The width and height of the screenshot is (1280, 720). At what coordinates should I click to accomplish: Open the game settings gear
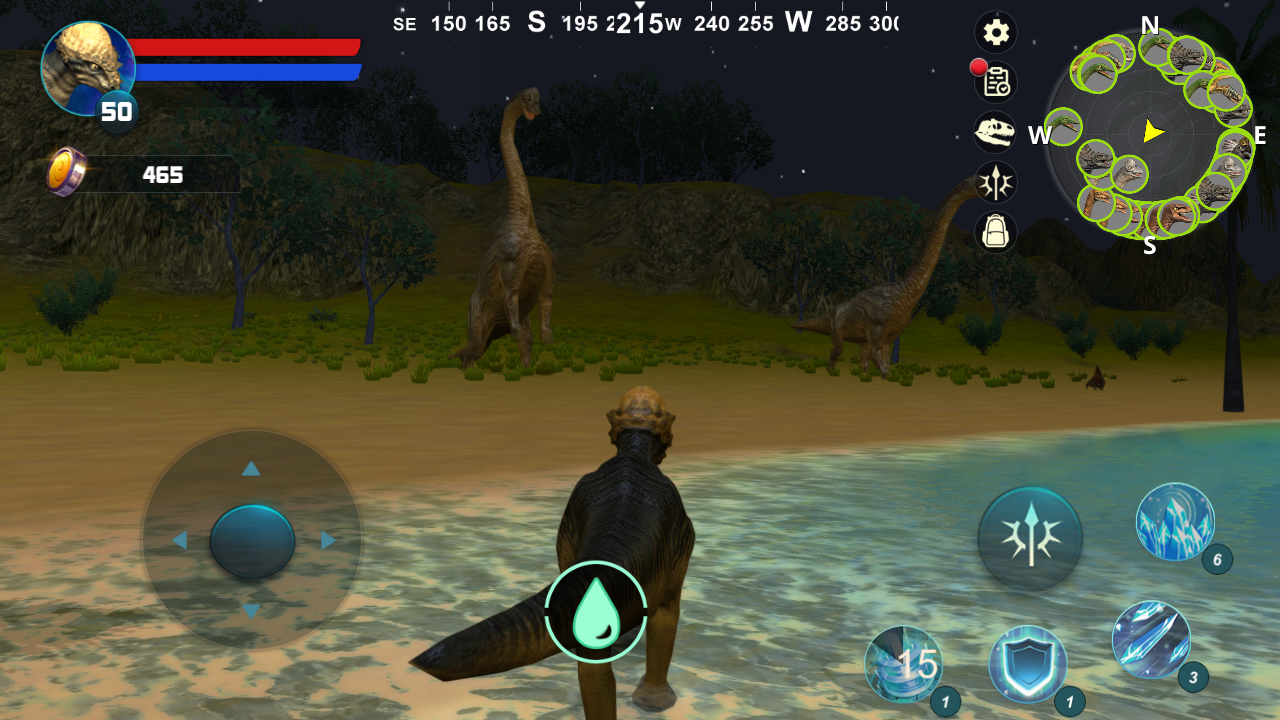coord(994,33)
